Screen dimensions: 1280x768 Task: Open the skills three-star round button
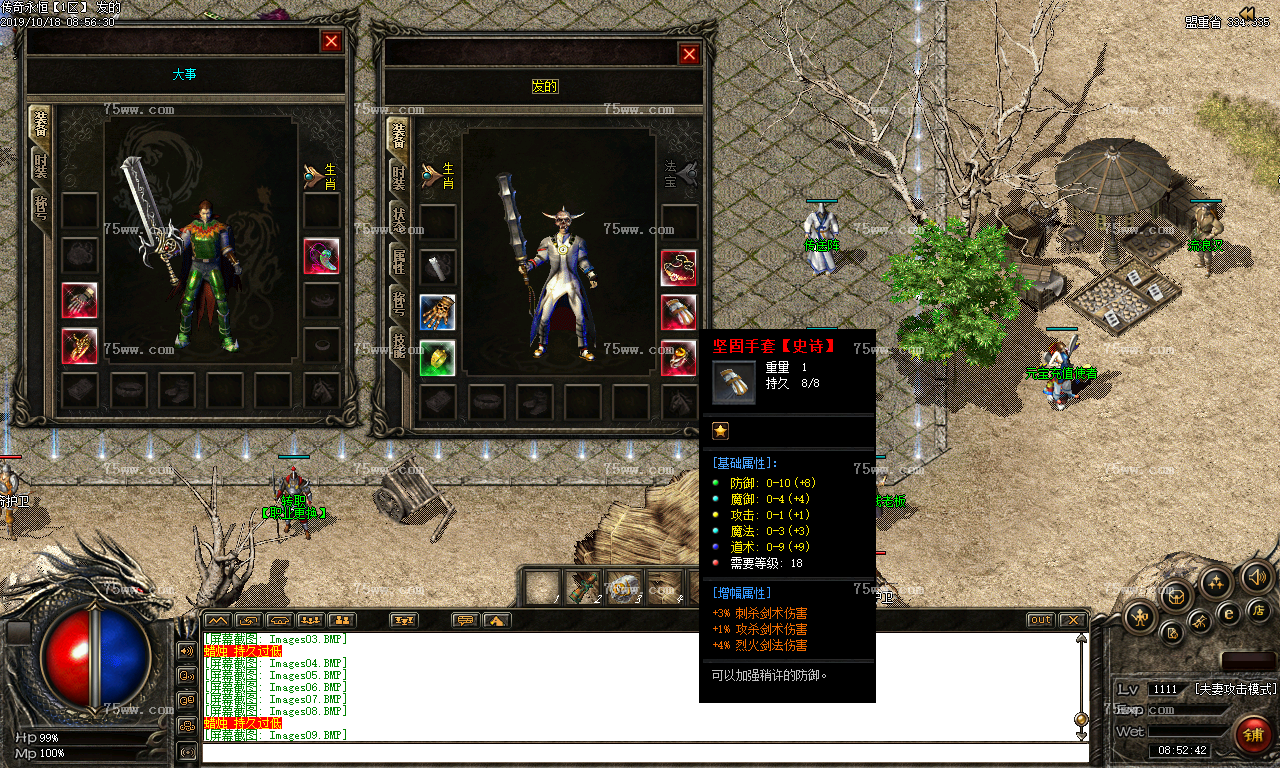[x=1216, y=581]
